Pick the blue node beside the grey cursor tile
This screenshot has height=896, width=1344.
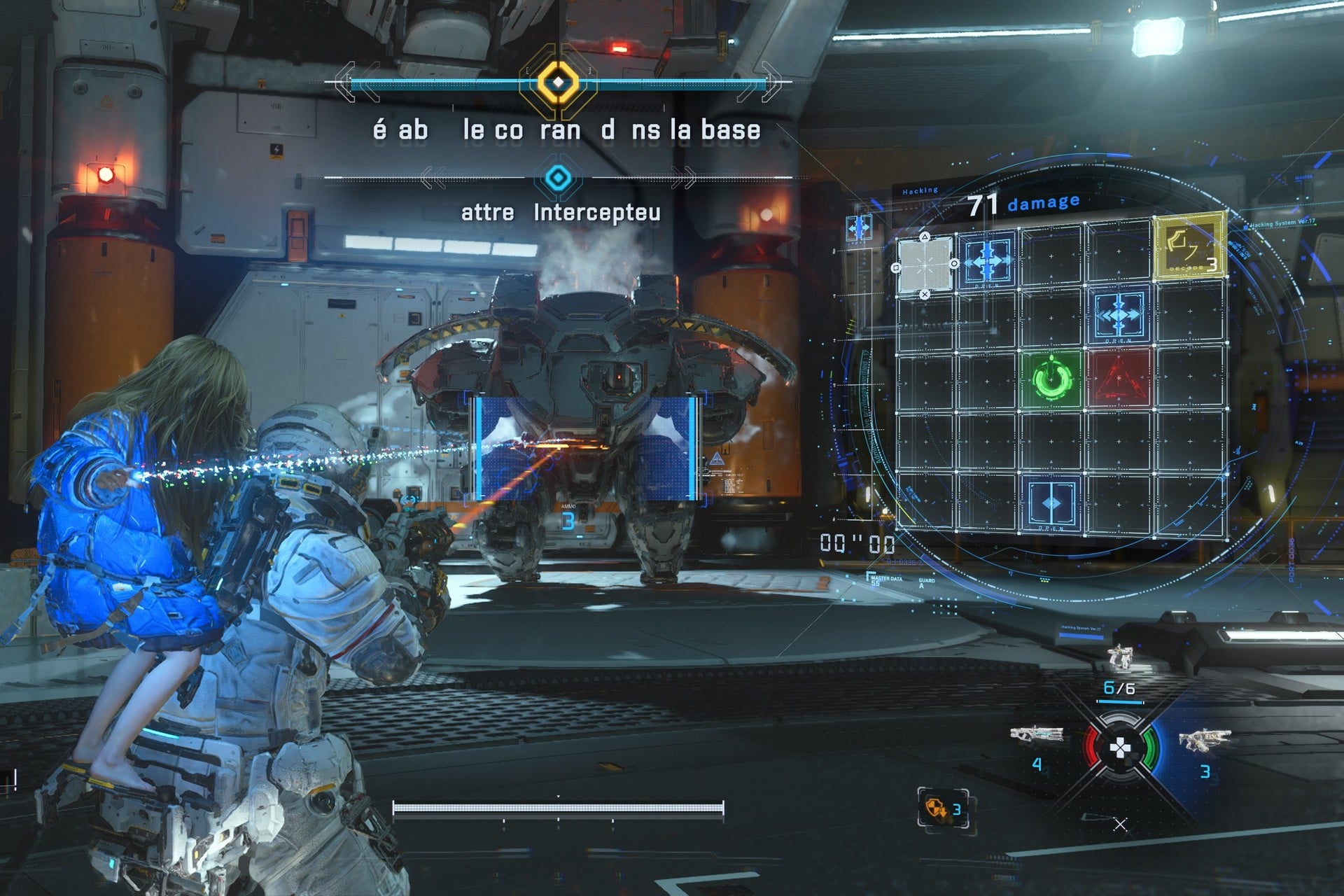pos(988,260)
